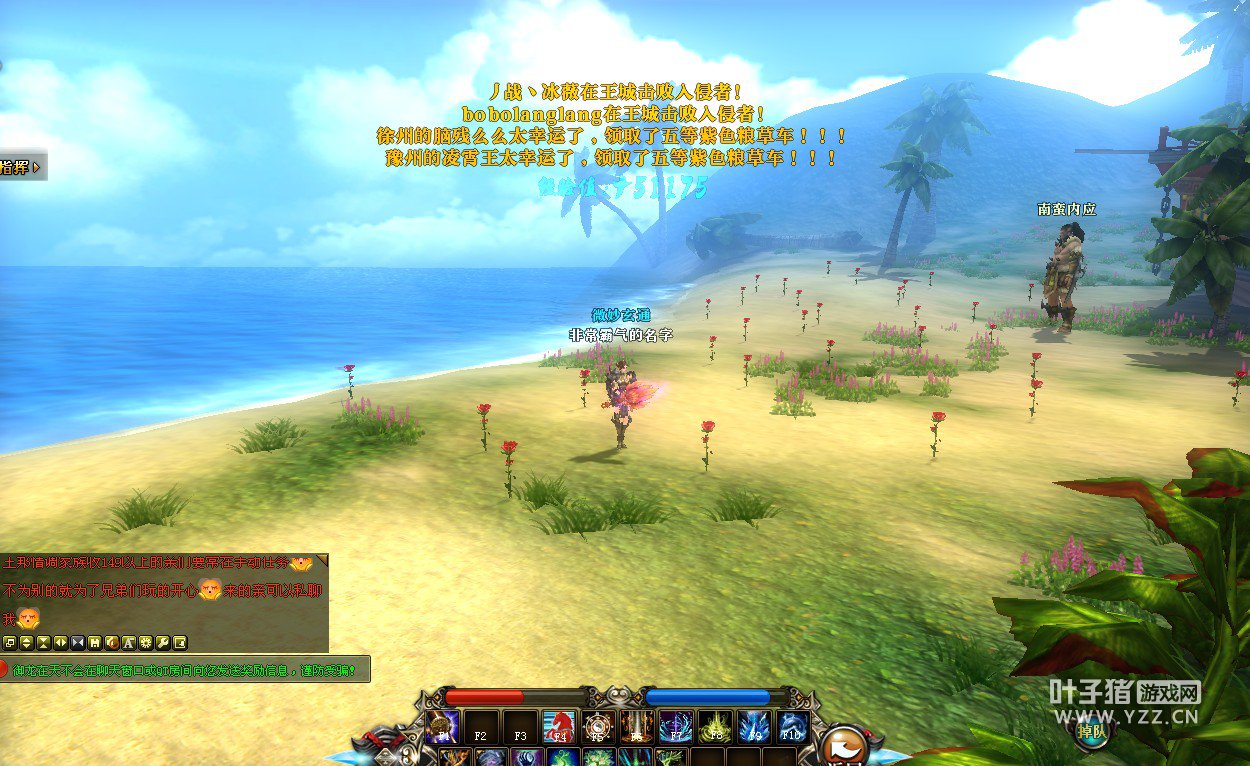
Task: Use the red horse mount skill on F4
Action: (558, 727)
